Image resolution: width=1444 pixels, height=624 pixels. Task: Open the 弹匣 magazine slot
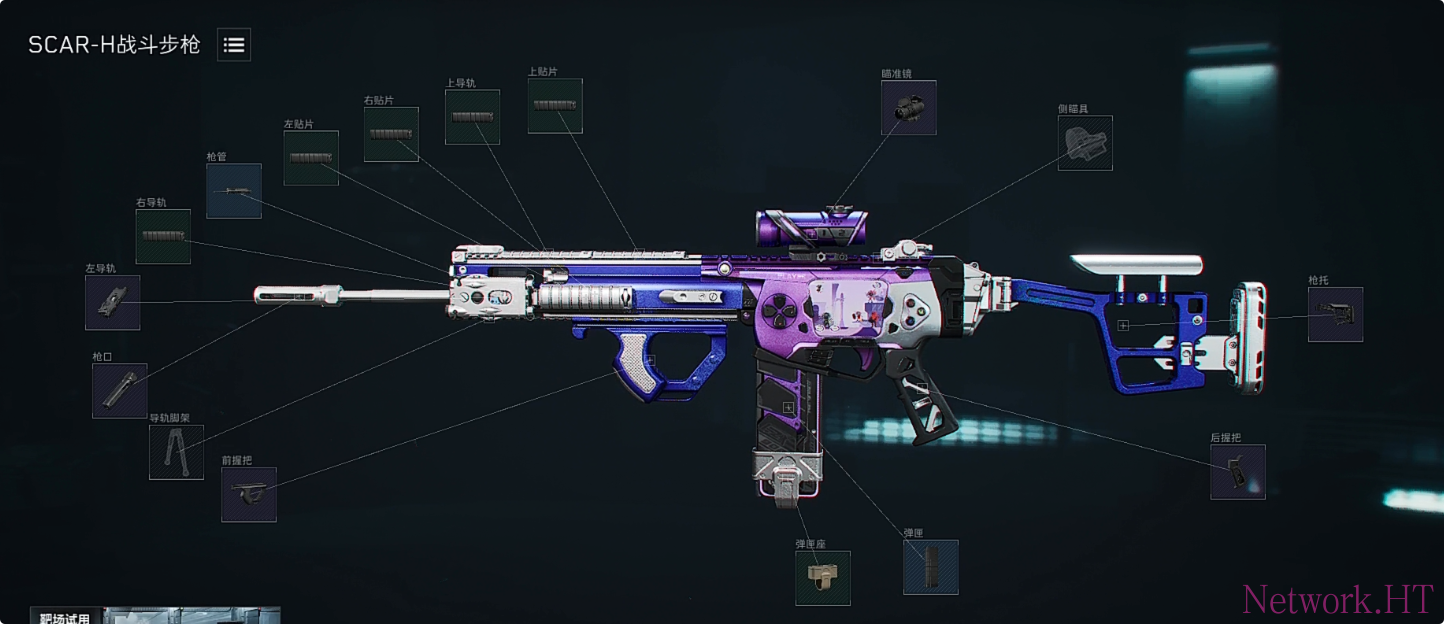click(x=930, y=567)
